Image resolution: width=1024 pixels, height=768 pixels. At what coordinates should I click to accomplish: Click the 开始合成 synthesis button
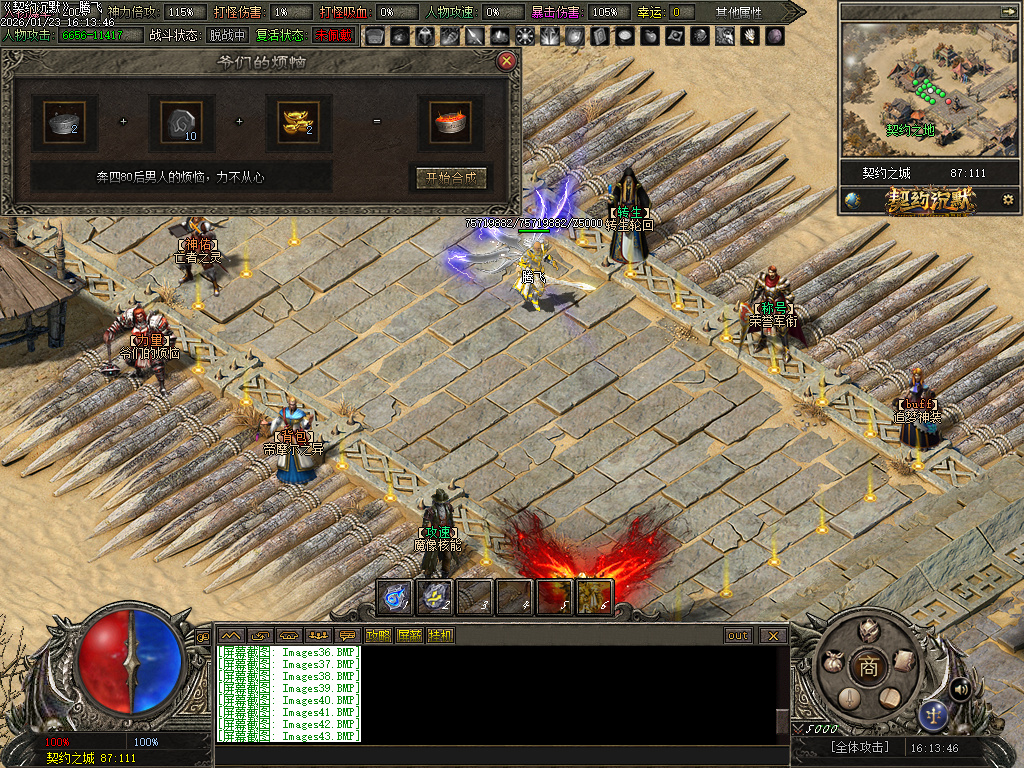pos(451,178)
